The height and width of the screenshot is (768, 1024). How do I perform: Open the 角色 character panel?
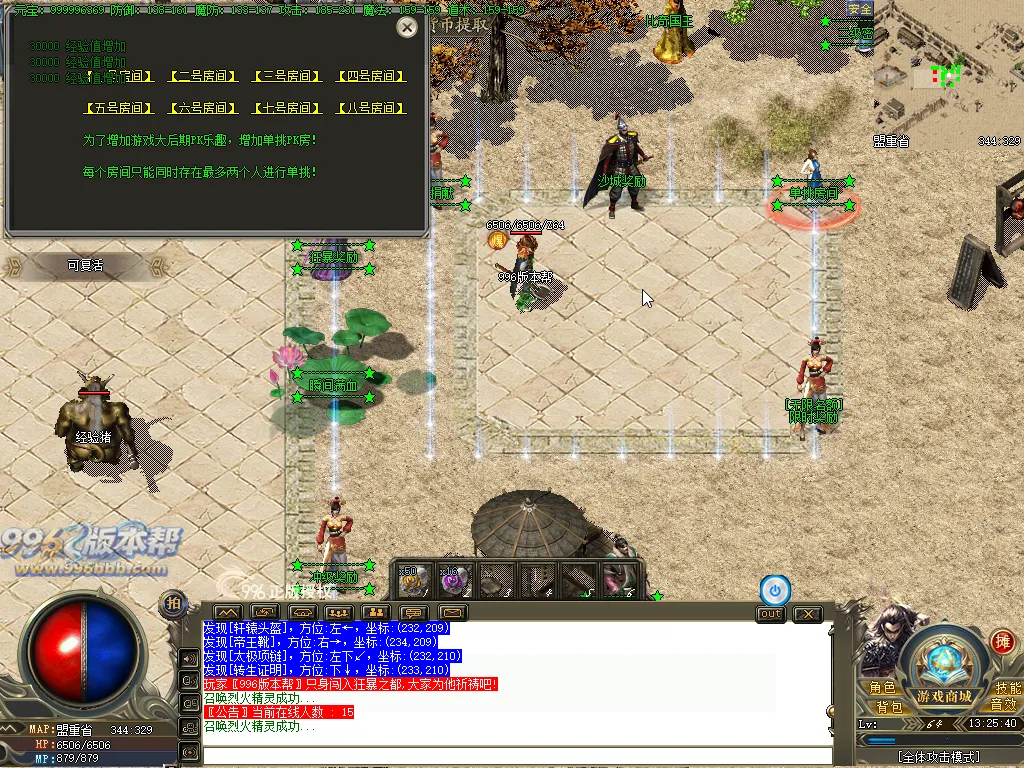point(882,688)
